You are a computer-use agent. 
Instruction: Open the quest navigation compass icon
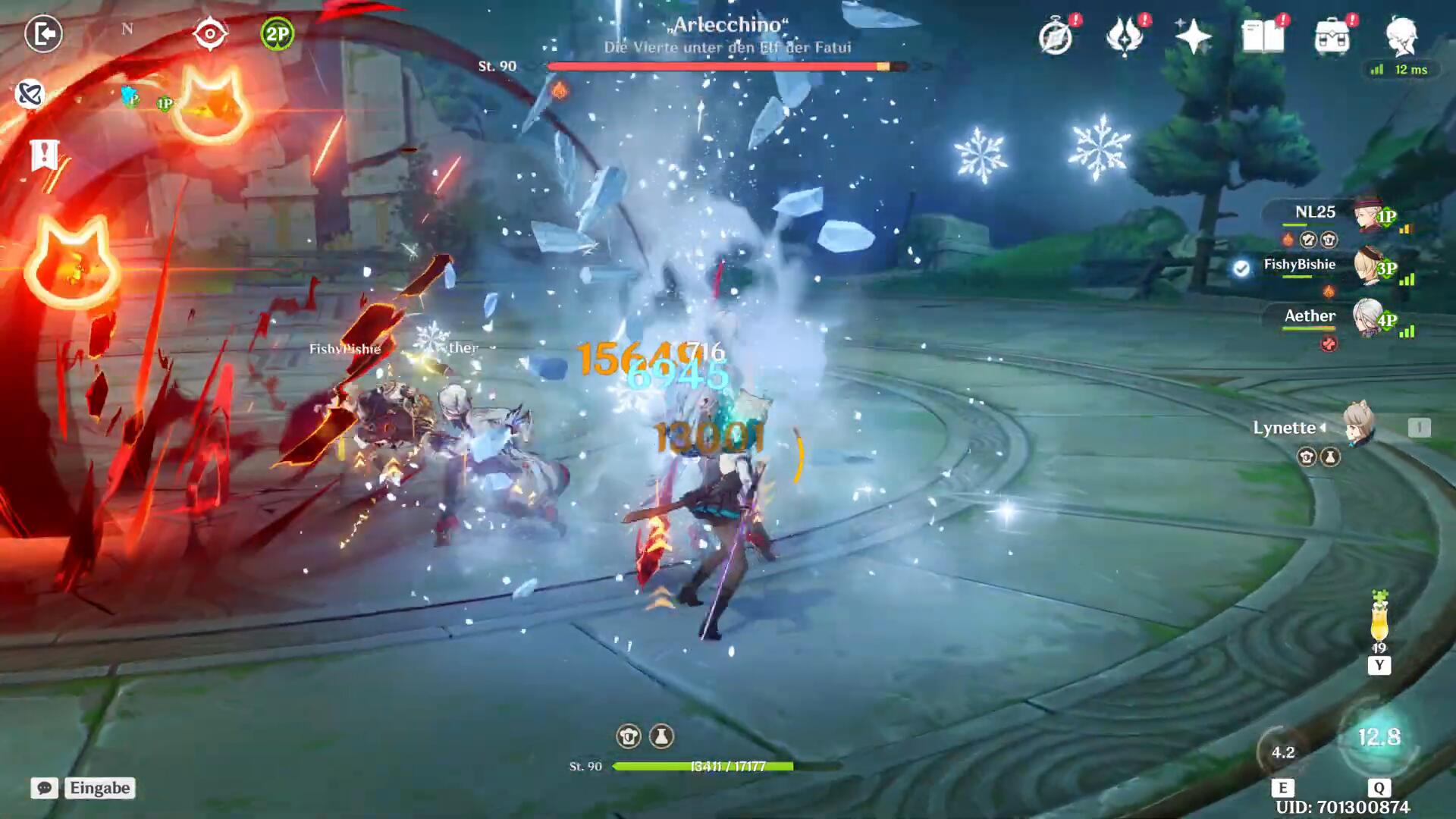1056,36
